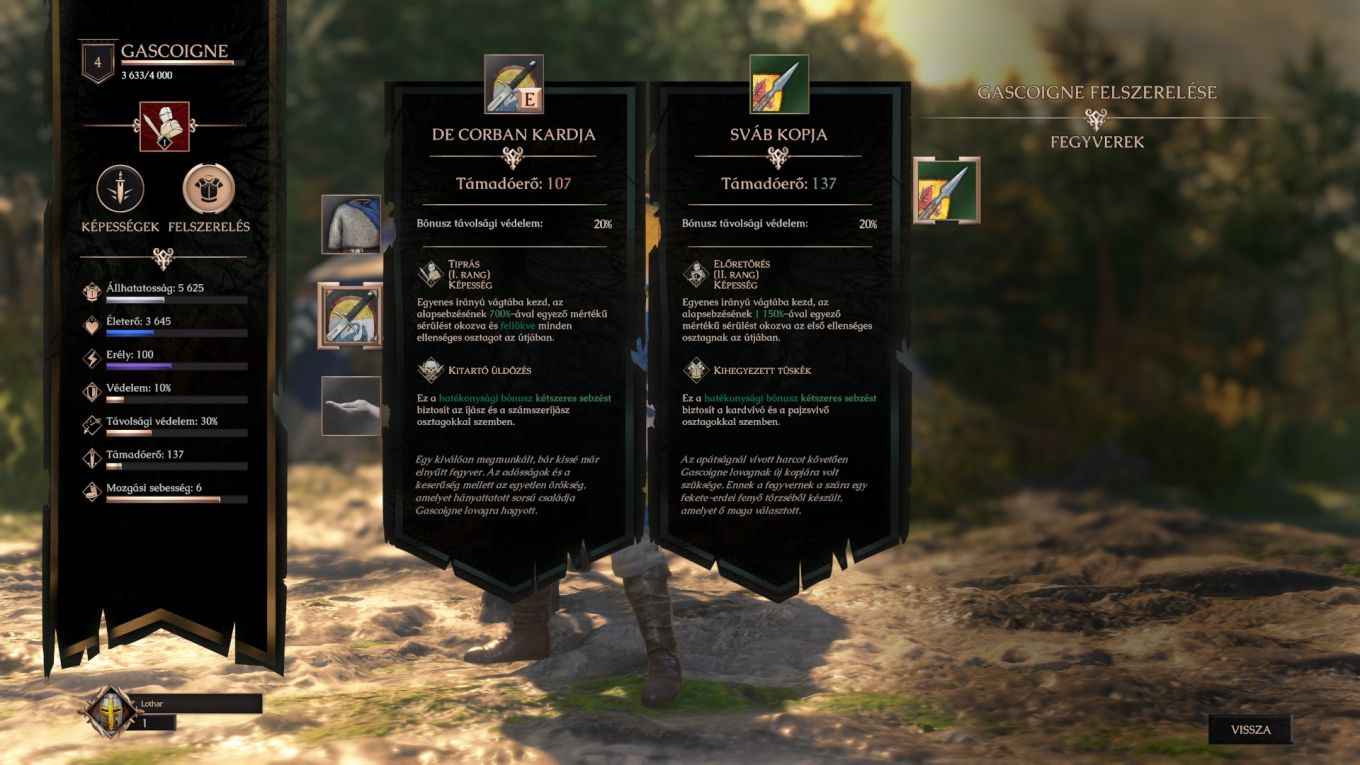Click the Sváb Kopja card header icon

coord(779,84)
